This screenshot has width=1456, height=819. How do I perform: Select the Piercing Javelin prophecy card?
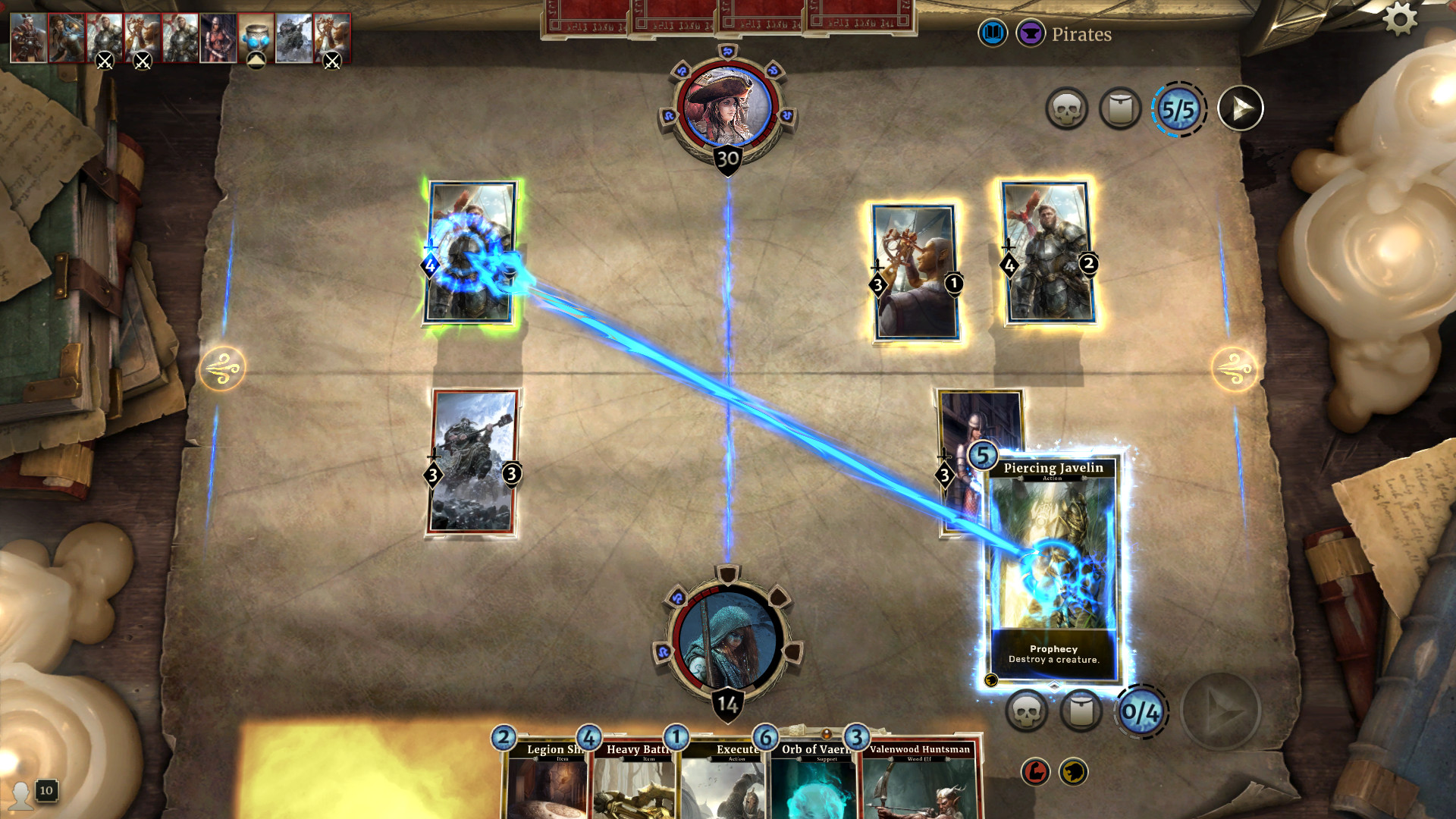(1053, 569)
